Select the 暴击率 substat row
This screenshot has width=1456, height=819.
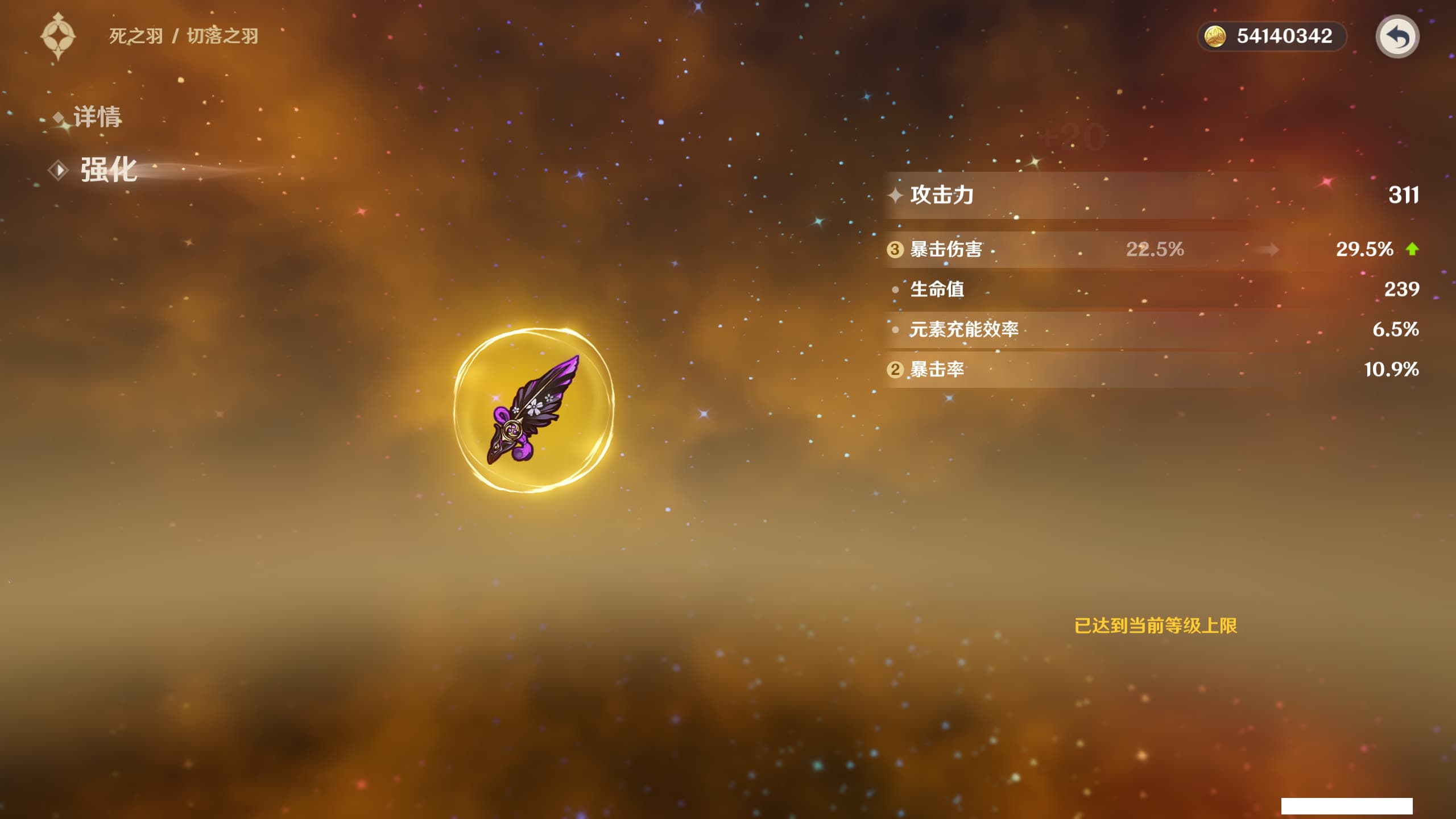pos(1152,370)
